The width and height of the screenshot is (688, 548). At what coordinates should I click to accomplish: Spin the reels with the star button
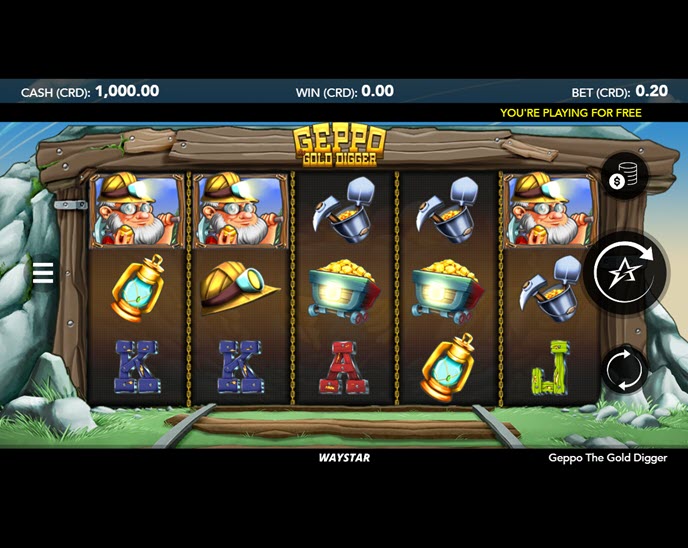[623, 272]
